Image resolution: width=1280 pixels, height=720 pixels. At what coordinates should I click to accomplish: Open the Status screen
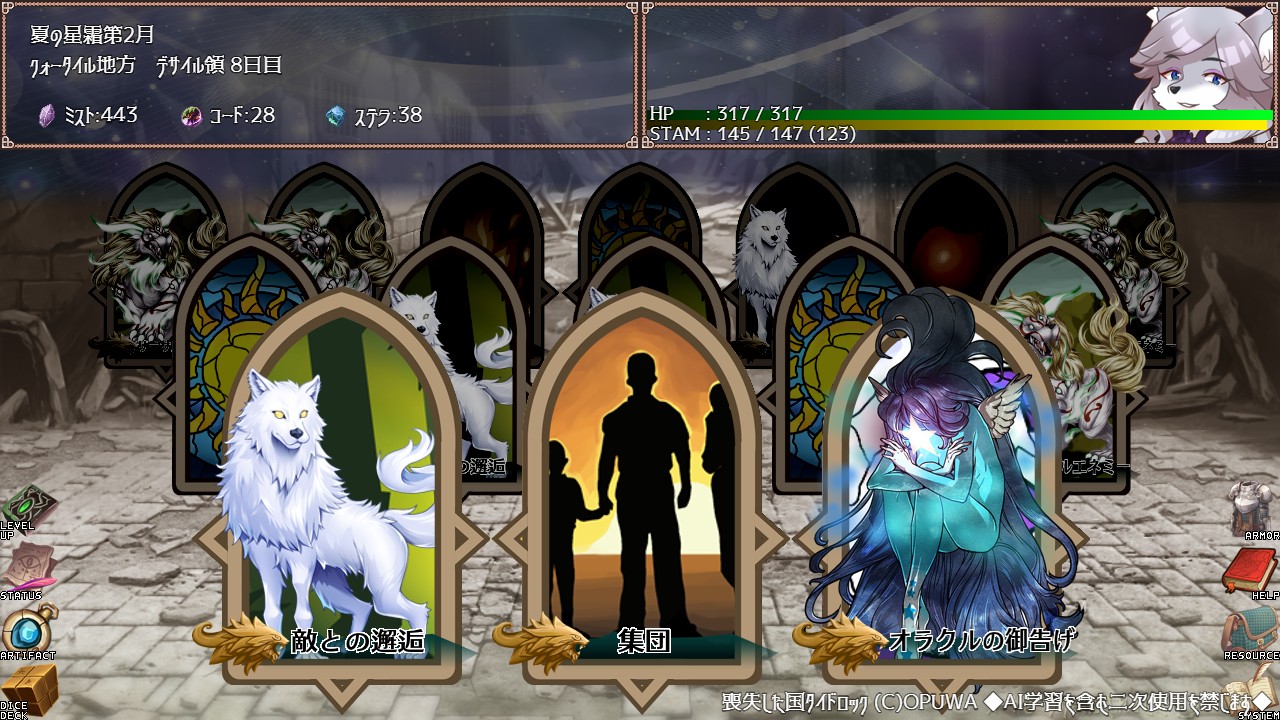[24, 572]
